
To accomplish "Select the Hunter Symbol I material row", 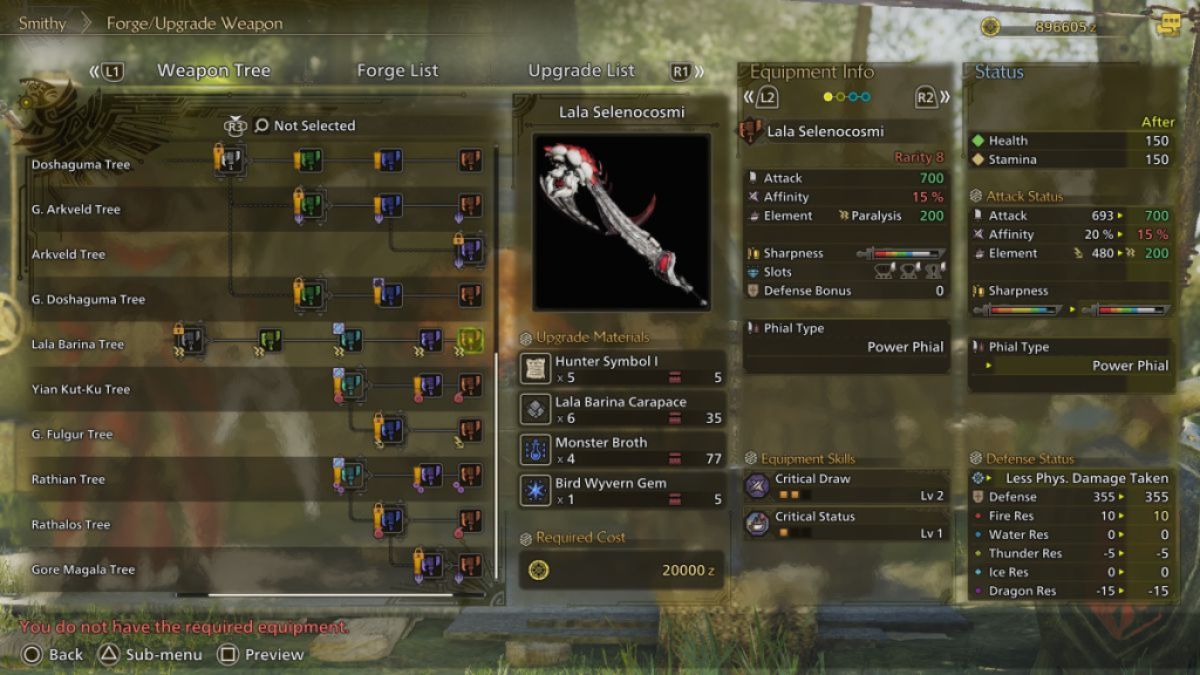I will pos(621,369).
